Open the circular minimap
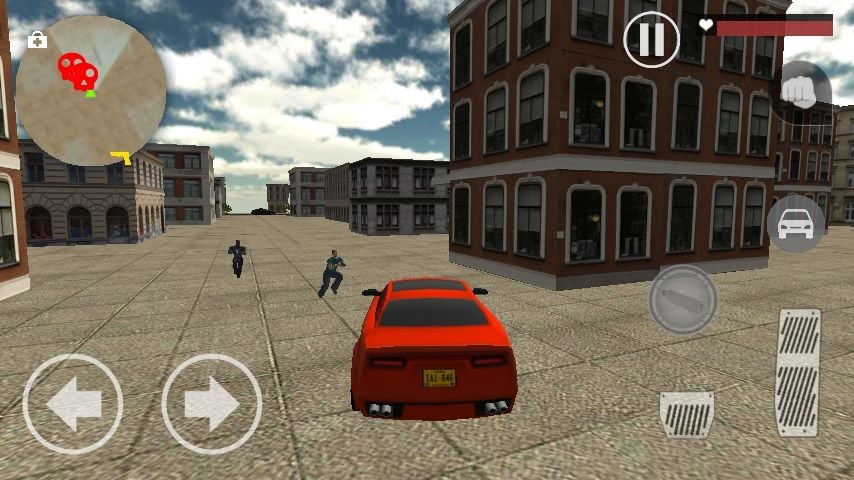 pyautogui.click(x=91, y=90)
